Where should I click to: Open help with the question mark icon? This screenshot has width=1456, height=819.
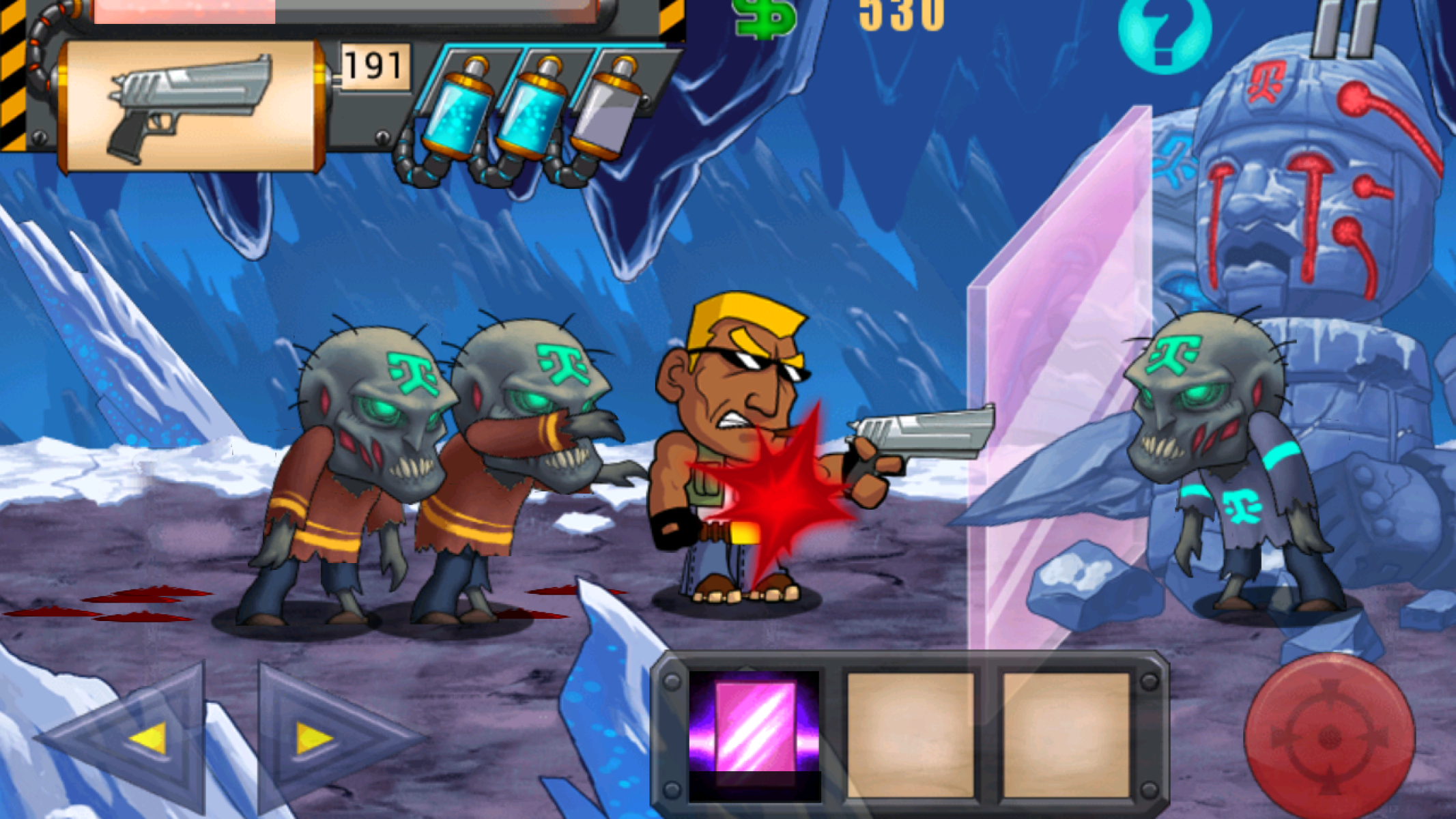[1165, 31]
